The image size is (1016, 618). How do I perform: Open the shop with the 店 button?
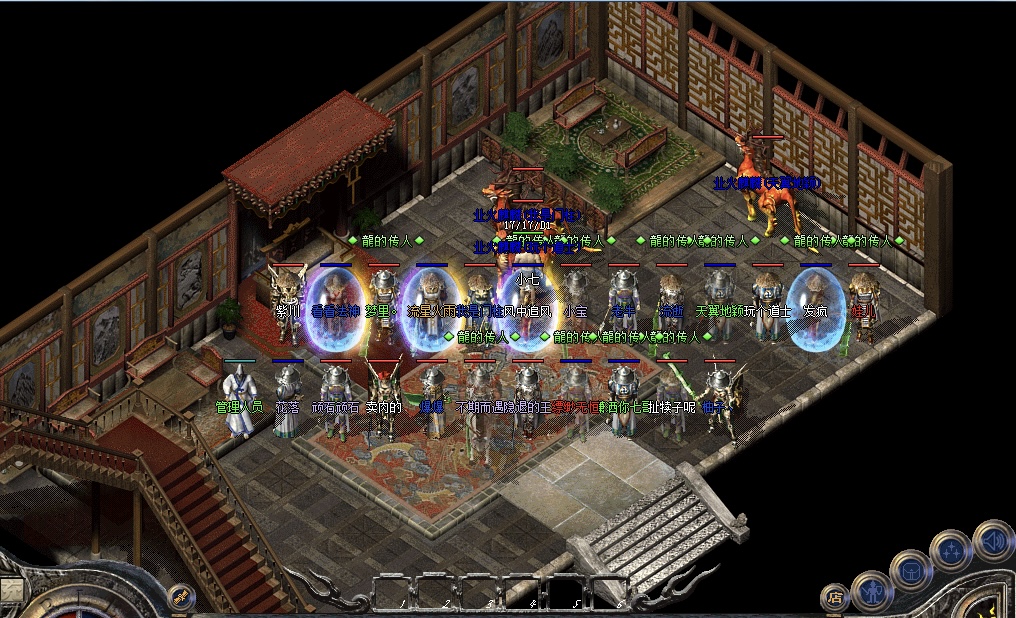pos(834,597)
